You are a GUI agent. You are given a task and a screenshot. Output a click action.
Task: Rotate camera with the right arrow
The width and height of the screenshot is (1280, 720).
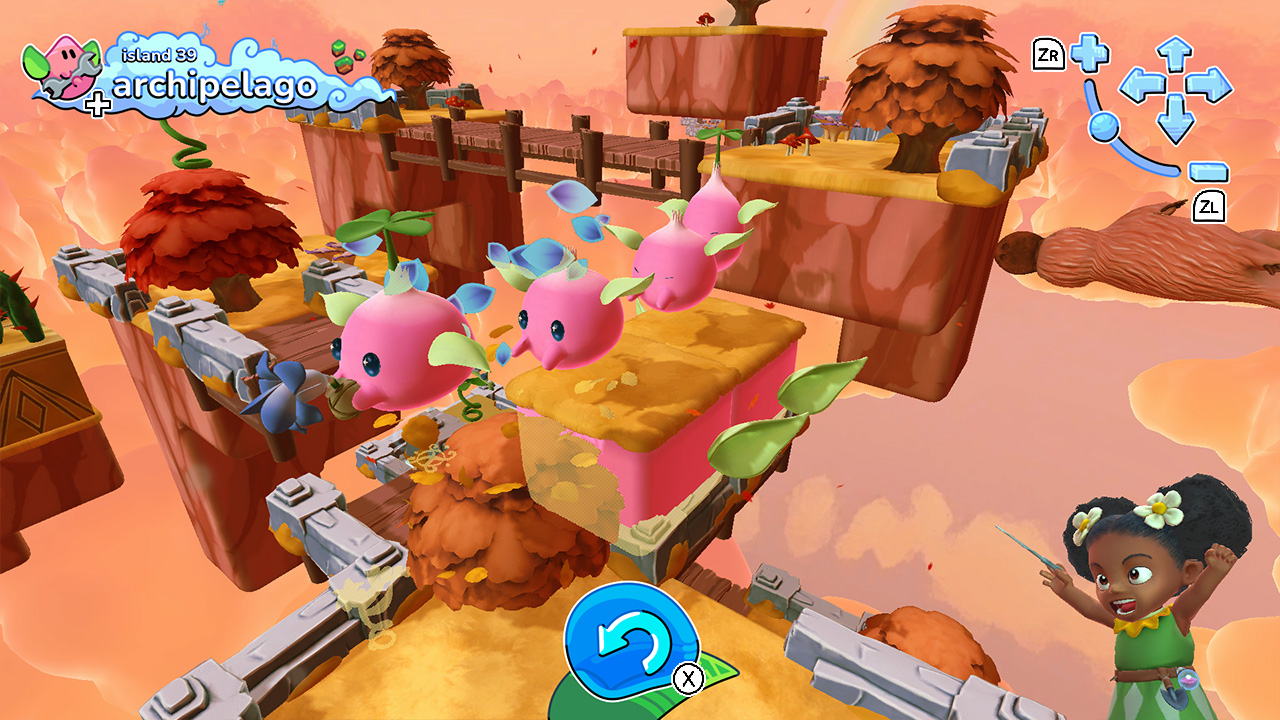pyautogui.click(x=1211, y=86)
